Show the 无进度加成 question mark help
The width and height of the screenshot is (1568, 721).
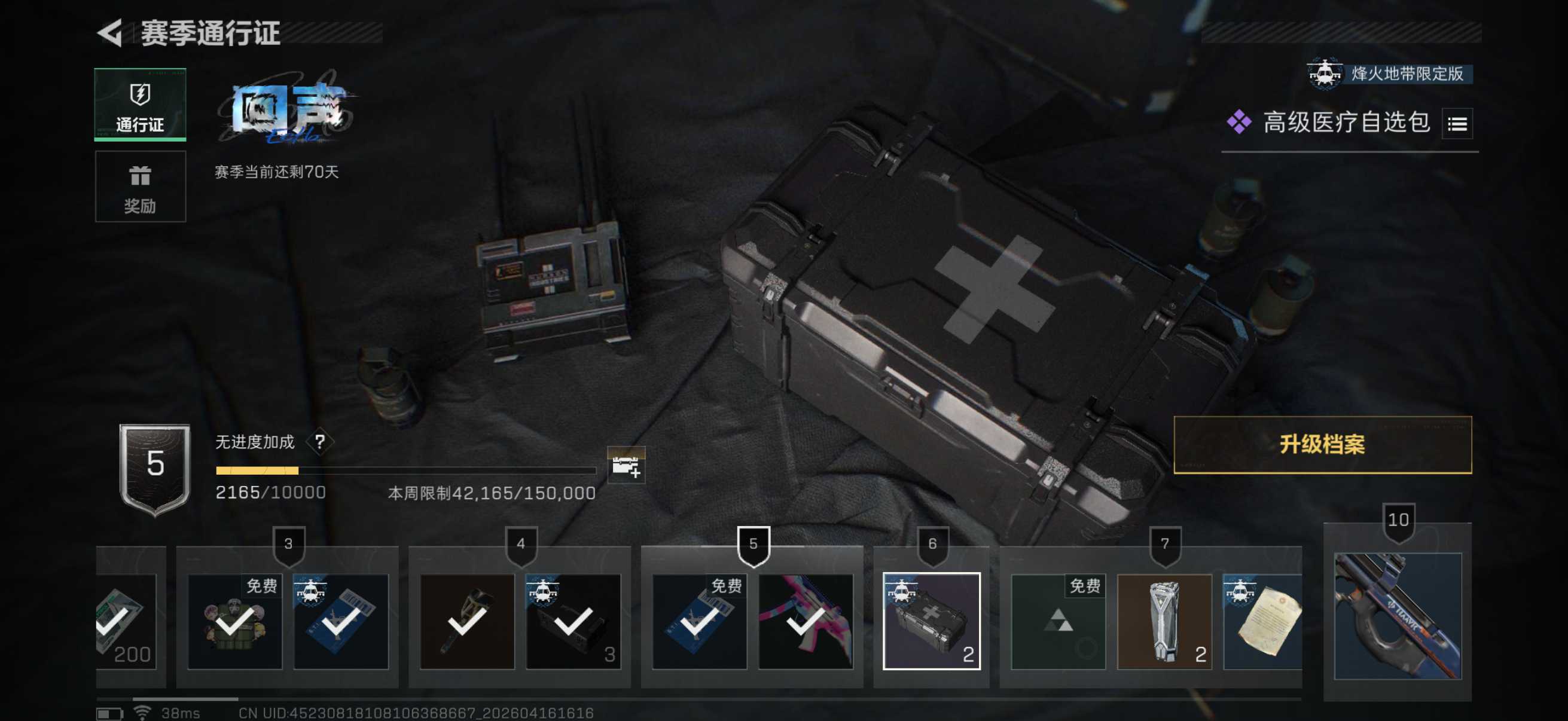[319, 442]
